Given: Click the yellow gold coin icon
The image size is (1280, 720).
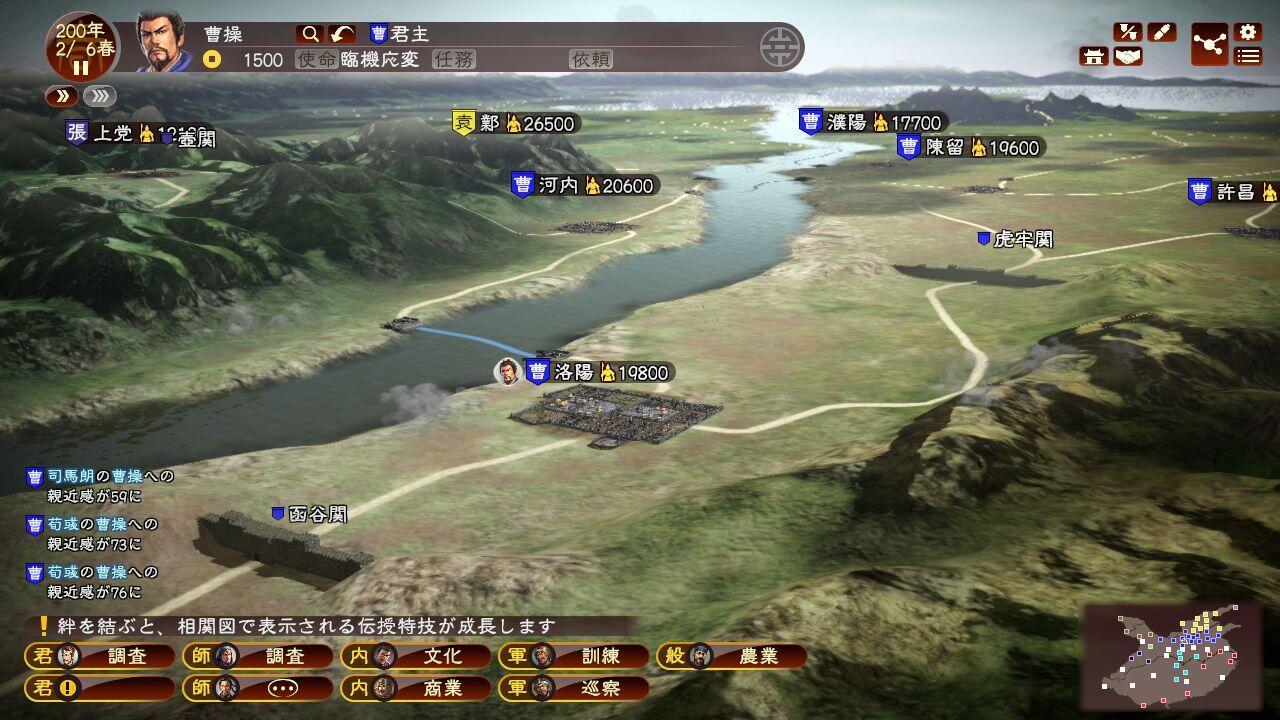Looking at the screenshot, I should click(x=213, y=60).
